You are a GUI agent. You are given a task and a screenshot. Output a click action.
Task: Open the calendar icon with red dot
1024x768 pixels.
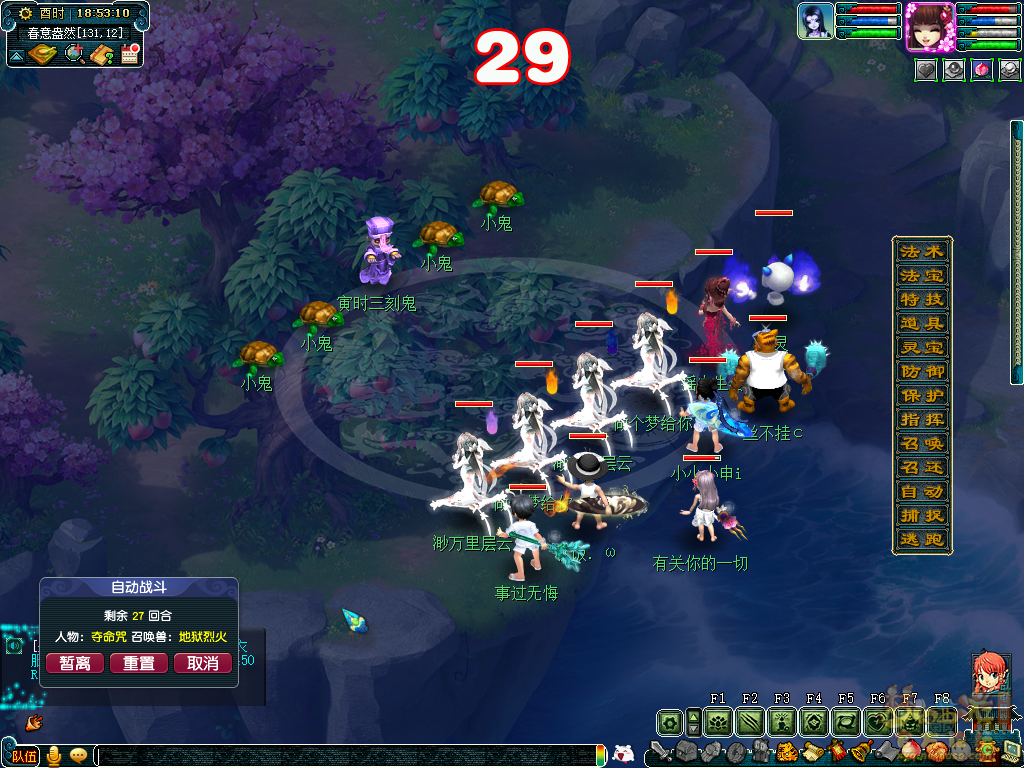129,54
